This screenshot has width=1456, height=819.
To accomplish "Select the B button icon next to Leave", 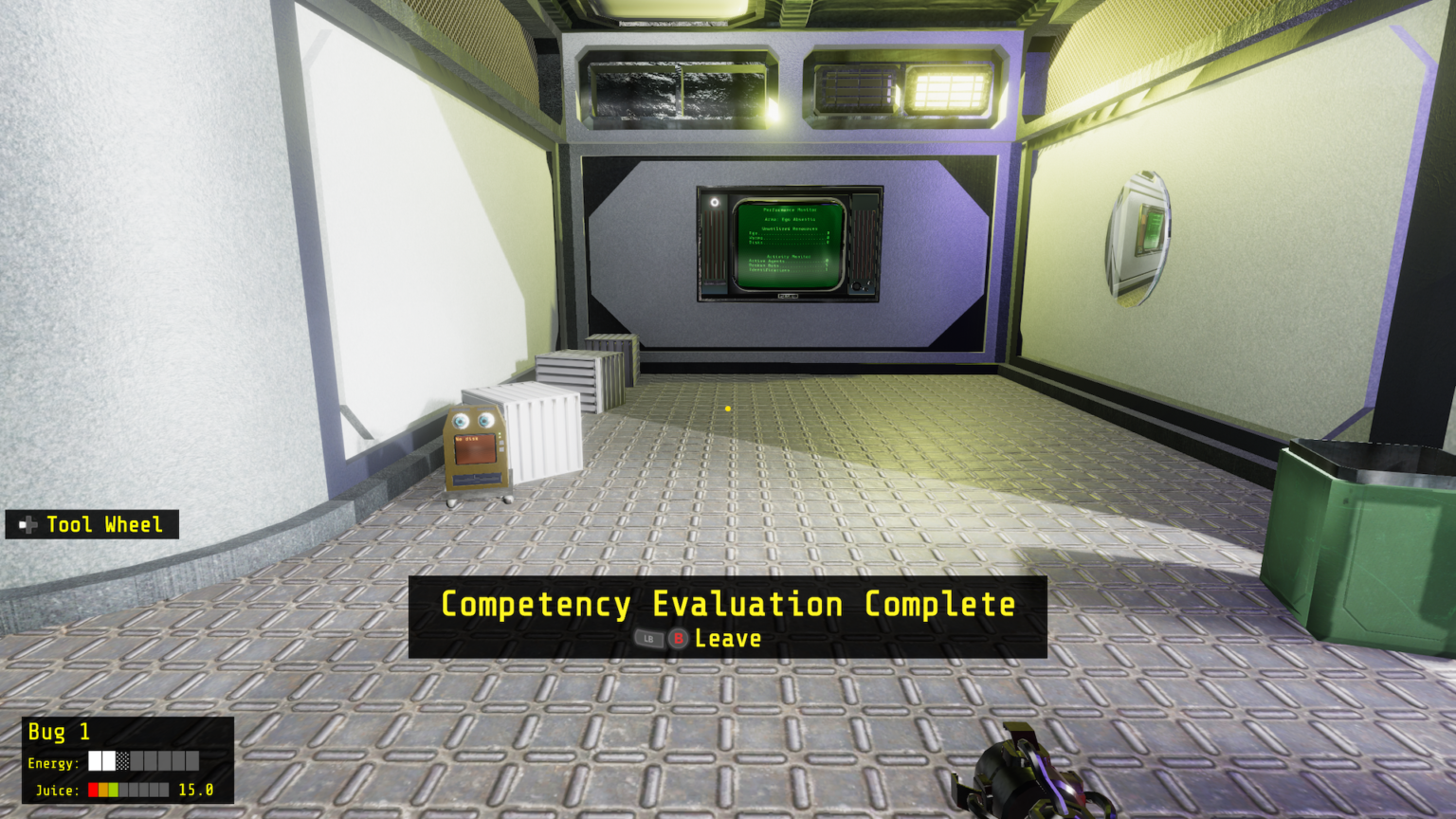I will (x=679, y=639).
